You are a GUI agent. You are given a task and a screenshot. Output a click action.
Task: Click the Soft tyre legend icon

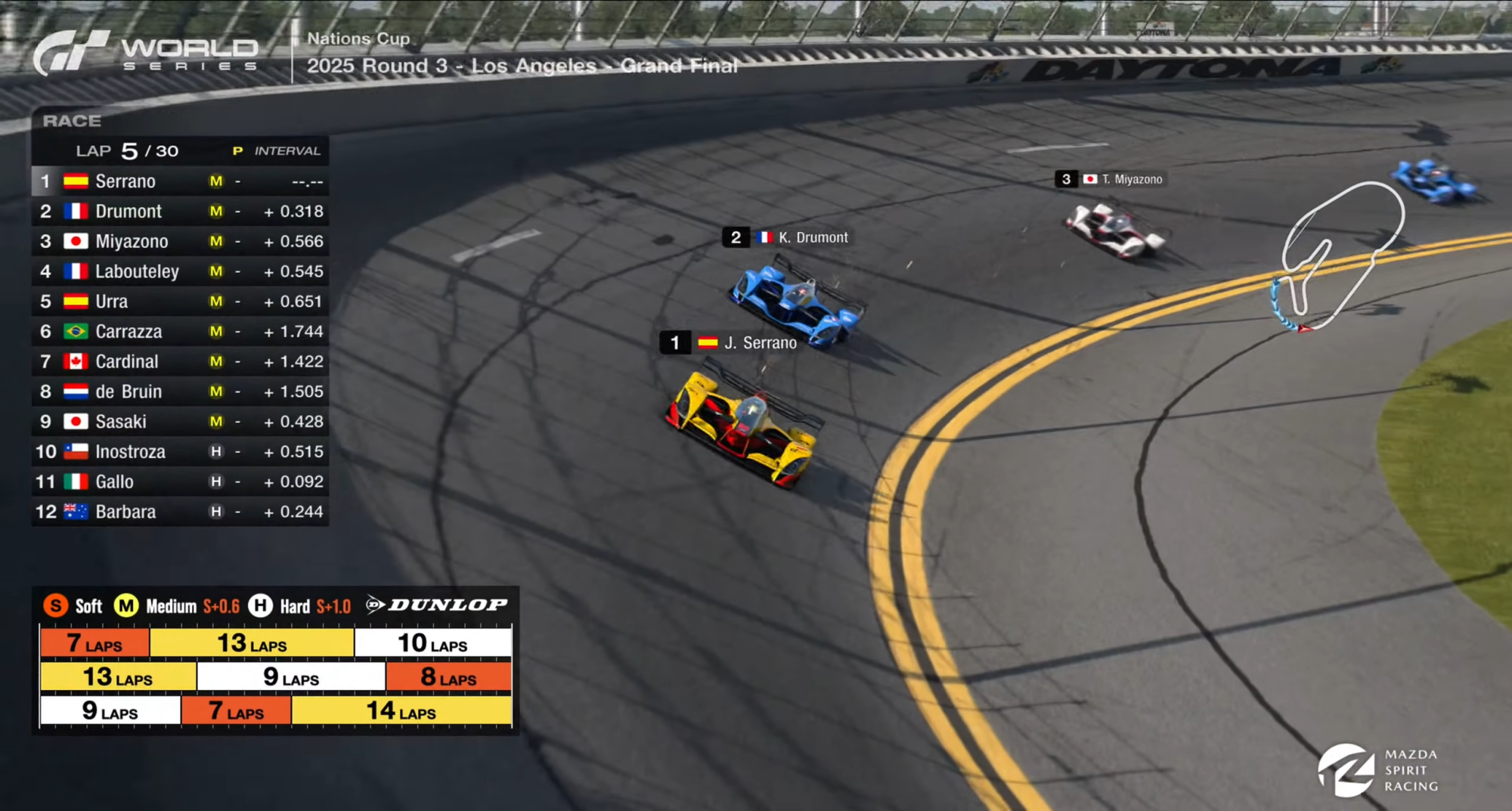(x=55, y=605)
